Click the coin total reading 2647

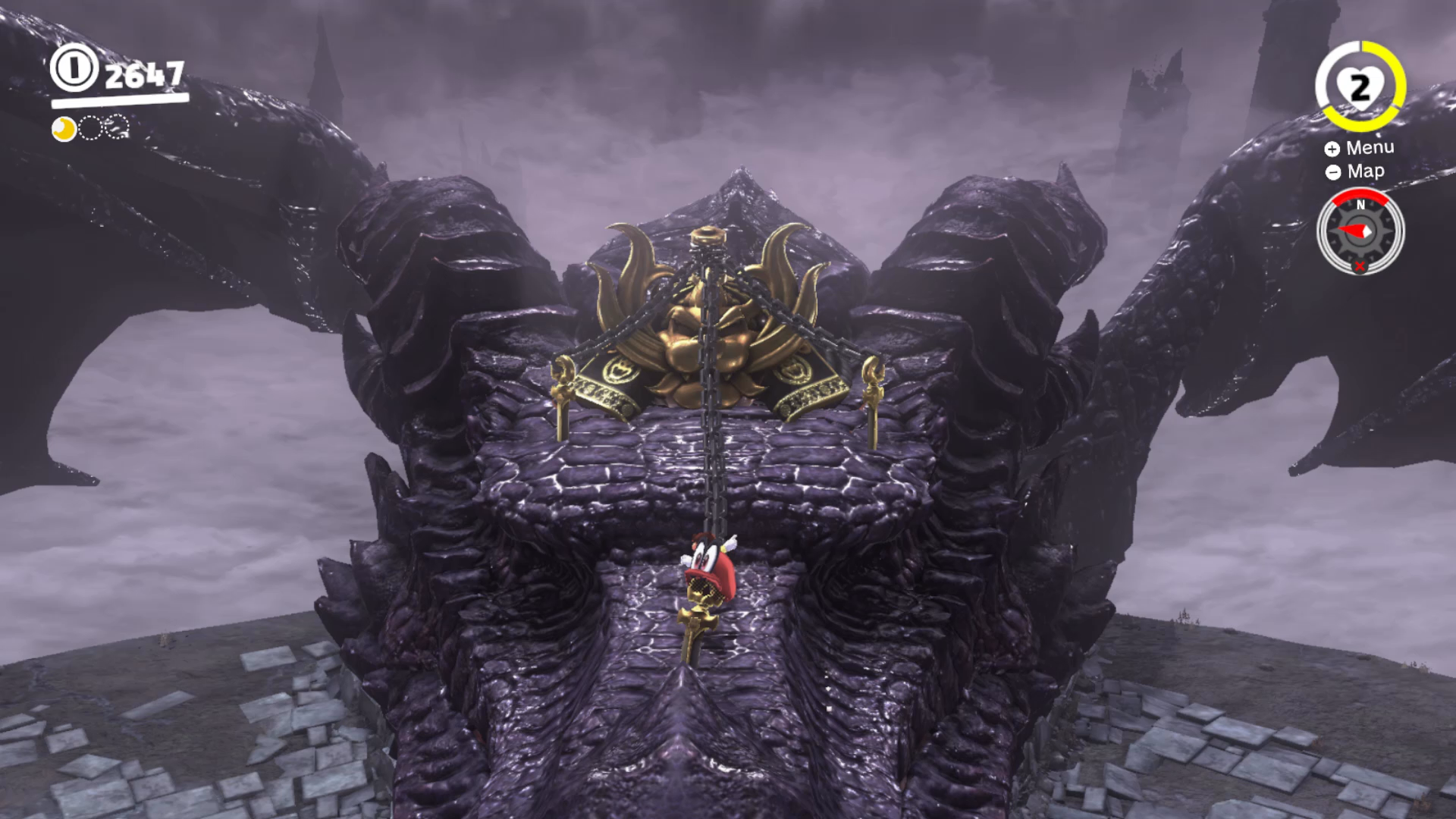coord(146,75)
